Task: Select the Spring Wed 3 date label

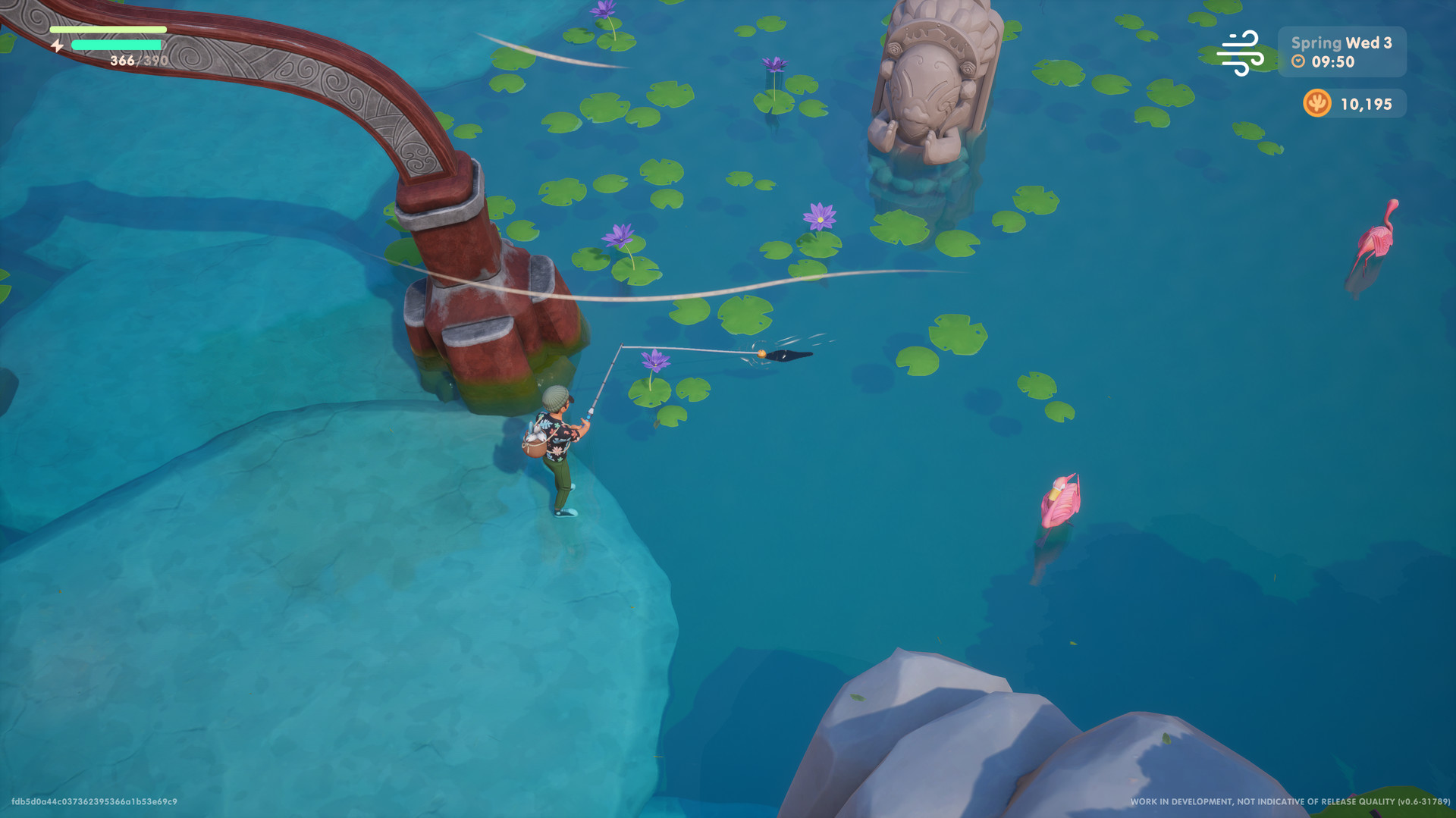Action: click(x=1341, y=44)
